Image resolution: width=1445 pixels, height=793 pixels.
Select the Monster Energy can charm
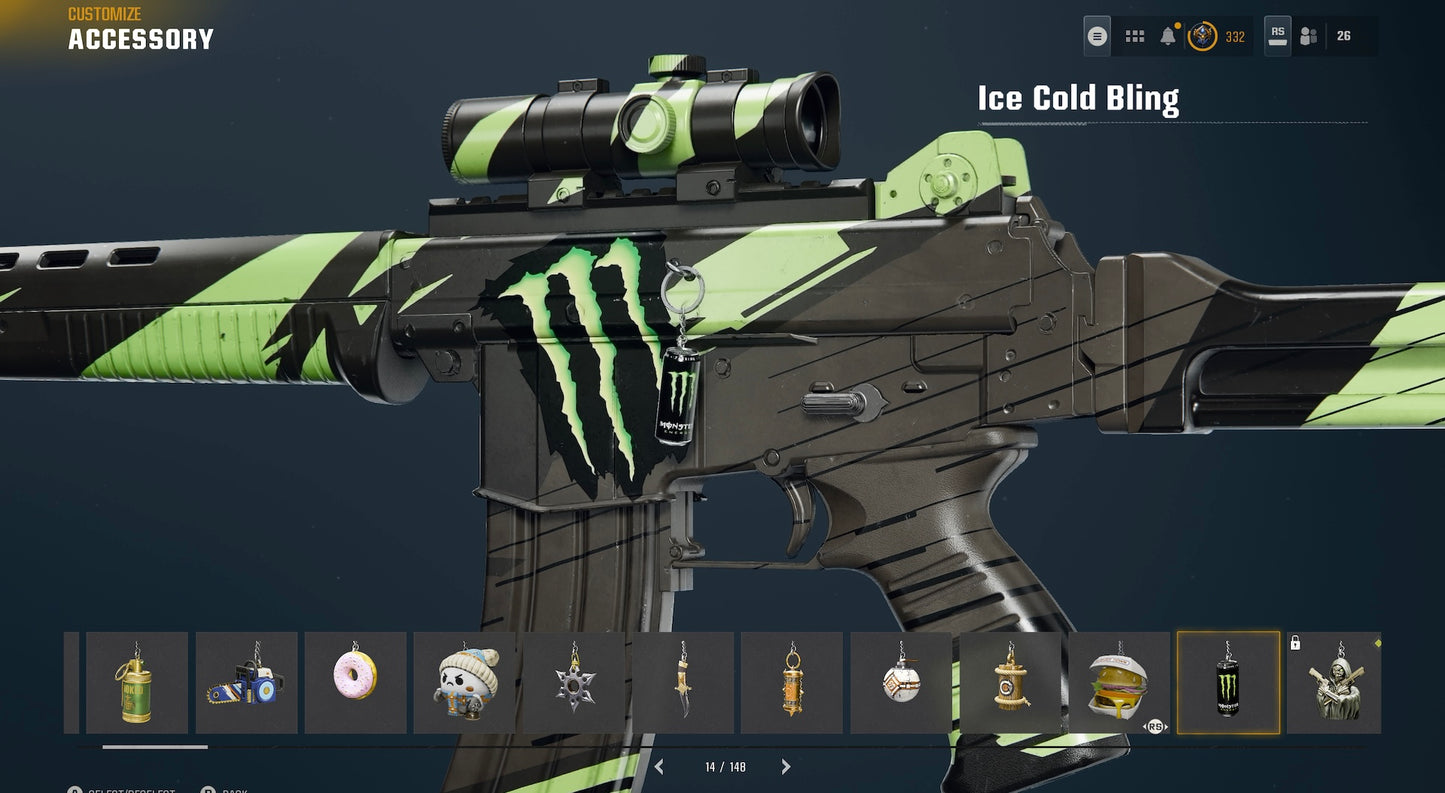(1228, 683)
